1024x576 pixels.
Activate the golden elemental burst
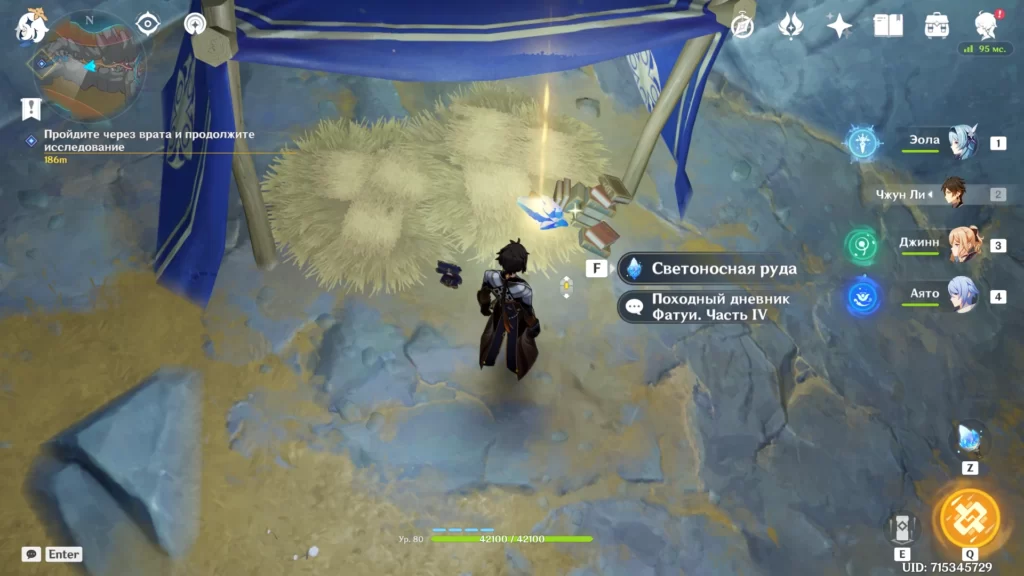969,518
